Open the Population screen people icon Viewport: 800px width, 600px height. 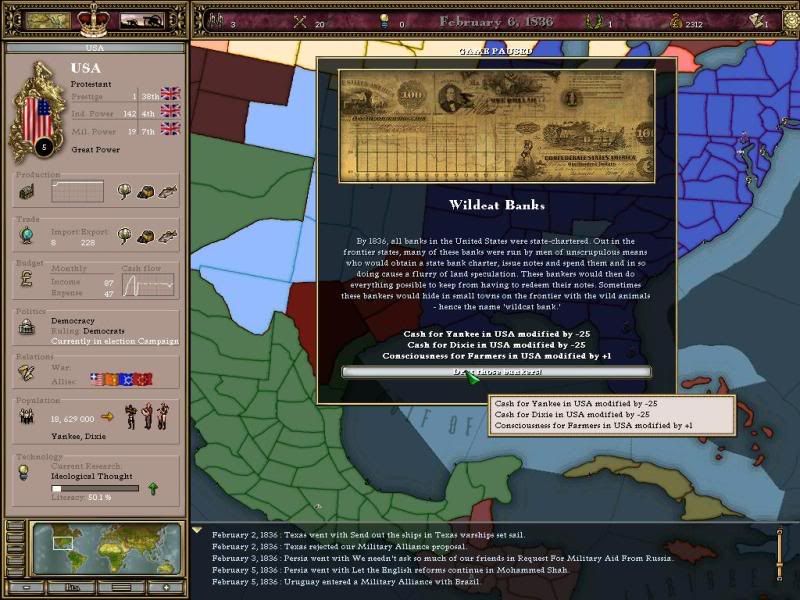tap(26, 418)
